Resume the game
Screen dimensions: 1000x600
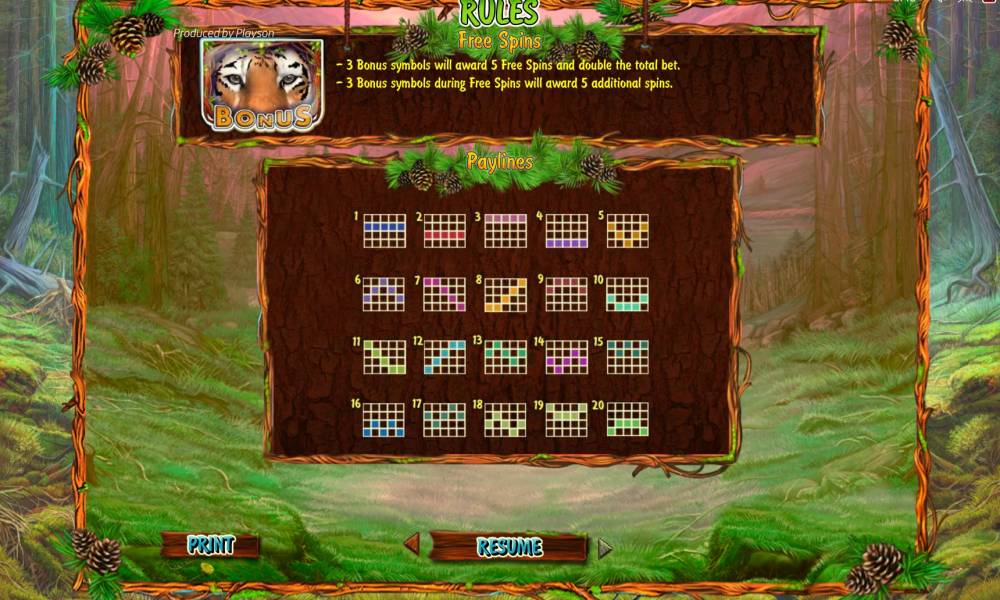[509, 547]
